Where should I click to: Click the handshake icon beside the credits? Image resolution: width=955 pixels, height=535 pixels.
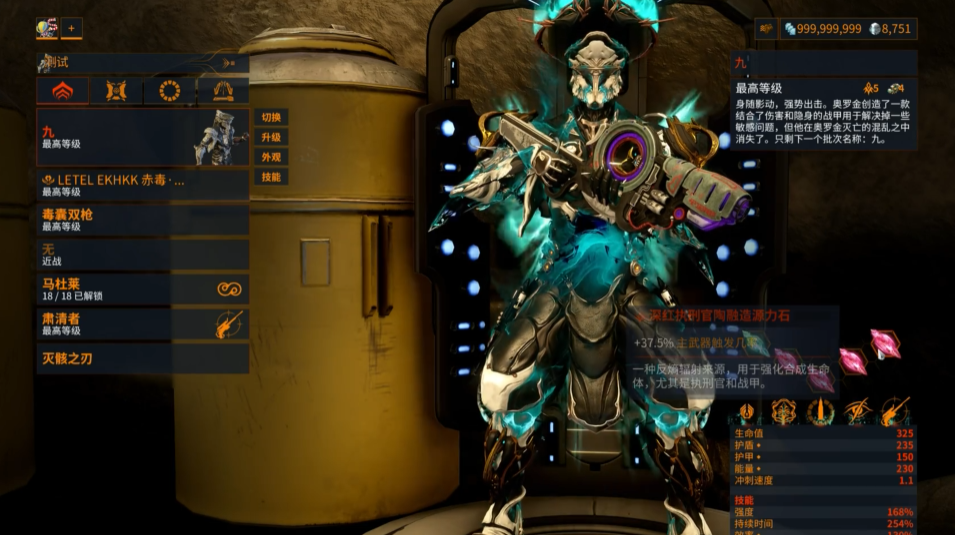[766, 29]
